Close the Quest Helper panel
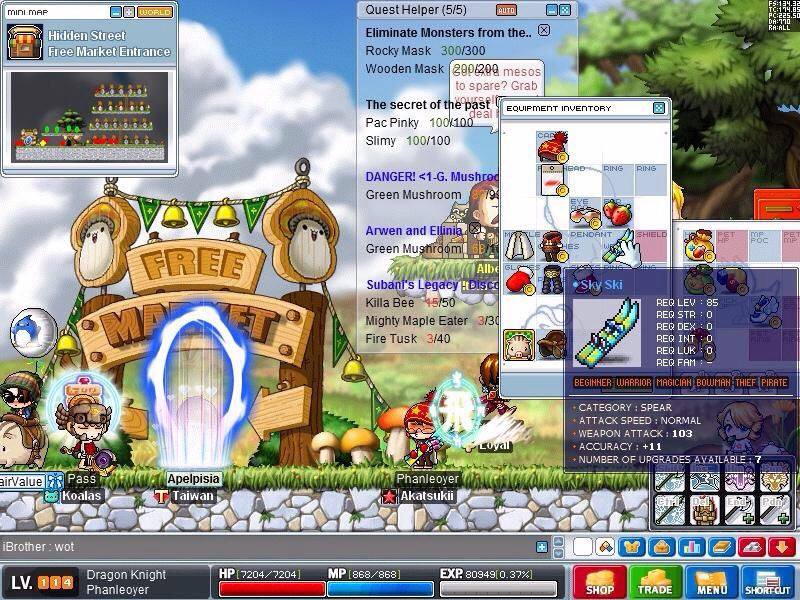 (x=567, y=9)
